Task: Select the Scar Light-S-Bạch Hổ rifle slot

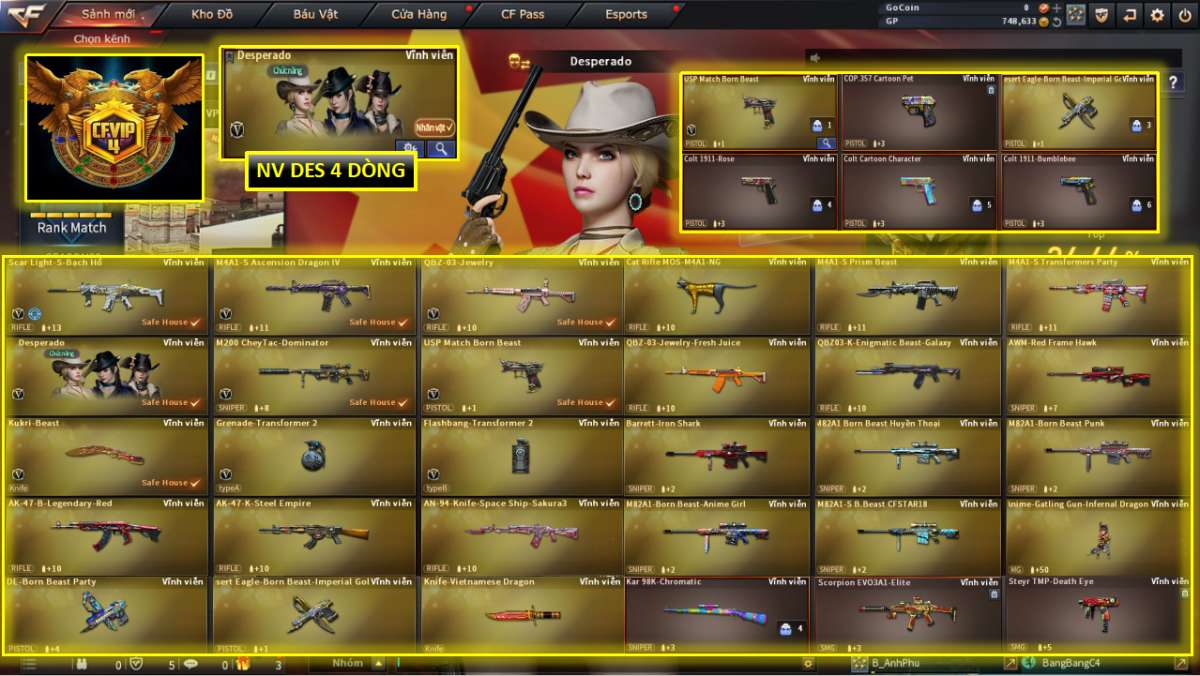Action: click(x=106, y=295)
